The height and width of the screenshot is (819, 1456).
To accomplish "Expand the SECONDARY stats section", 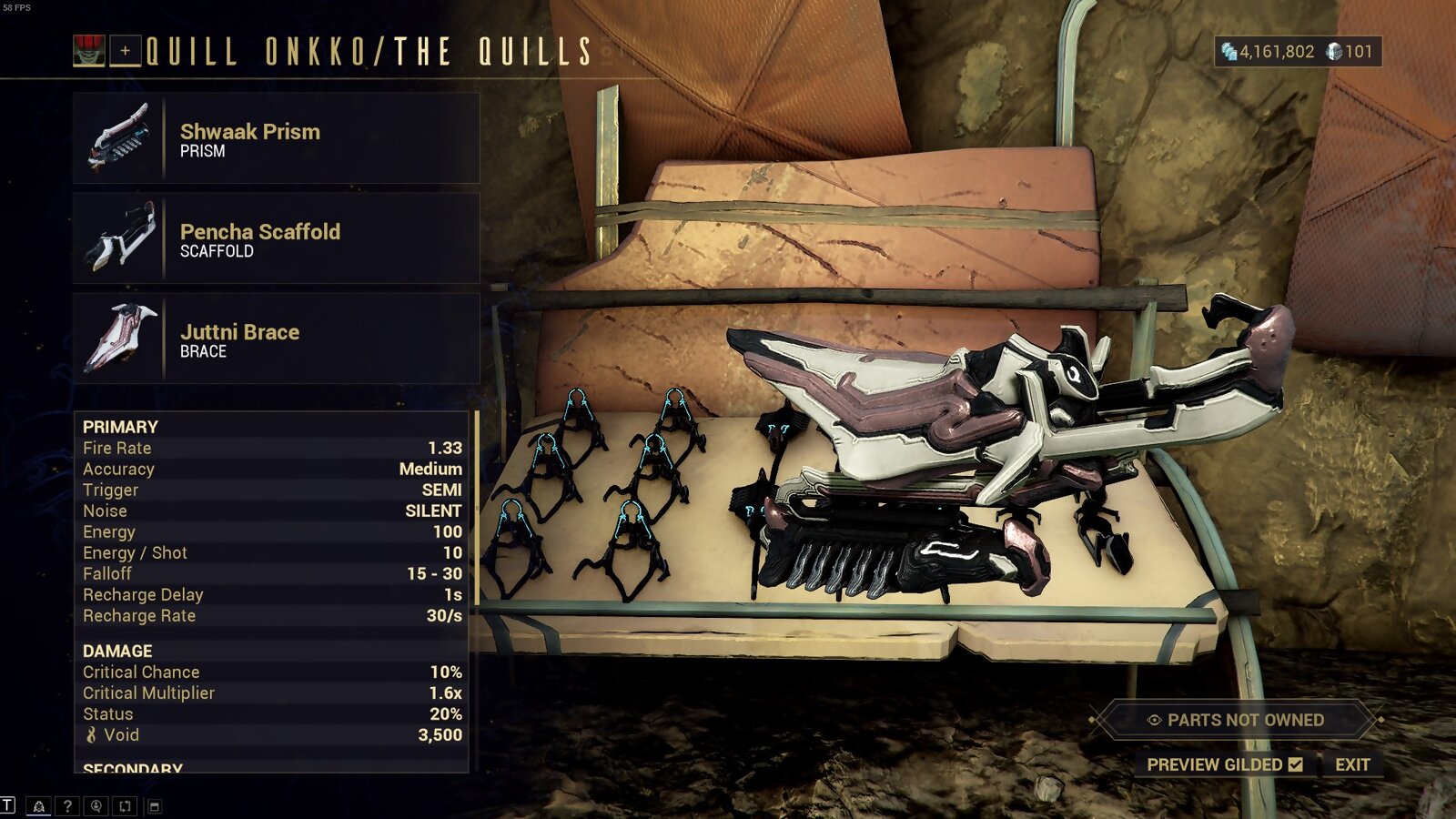I will [x=128, y=771].
